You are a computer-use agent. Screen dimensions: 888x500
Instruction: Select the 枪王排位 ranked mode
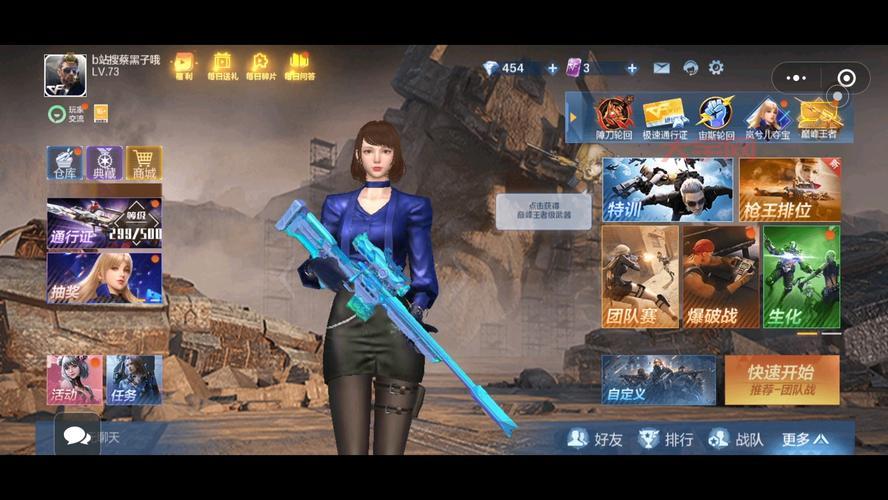click(789, 190)
